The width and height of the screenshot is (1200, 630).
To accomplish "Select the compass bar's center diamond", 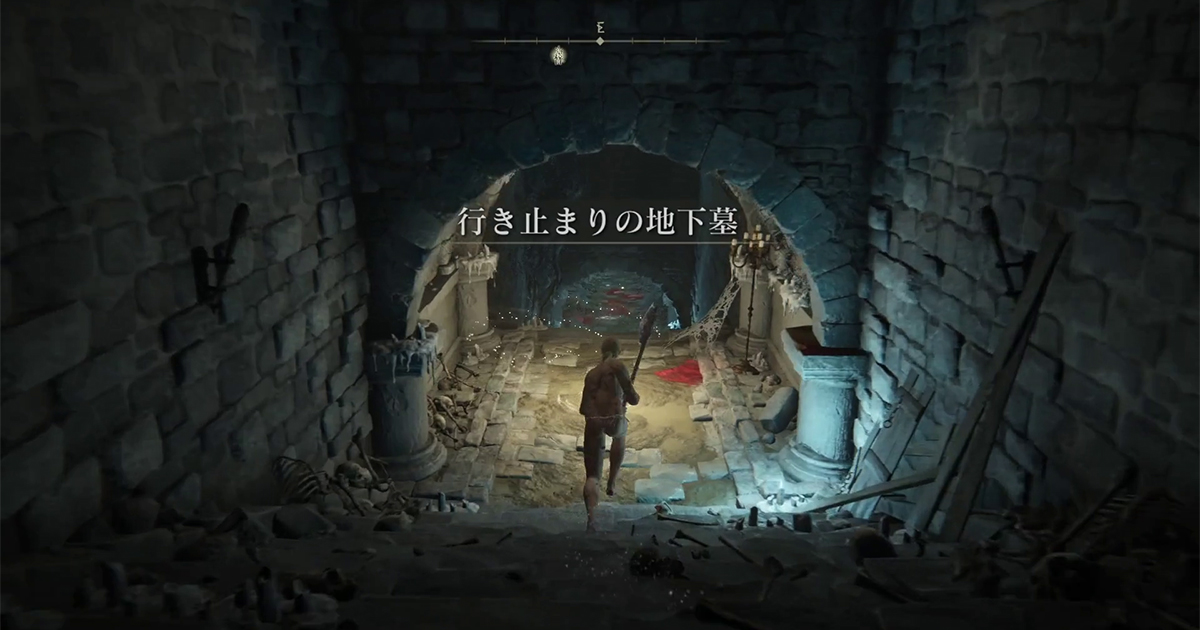I will (x=600, y=42).
